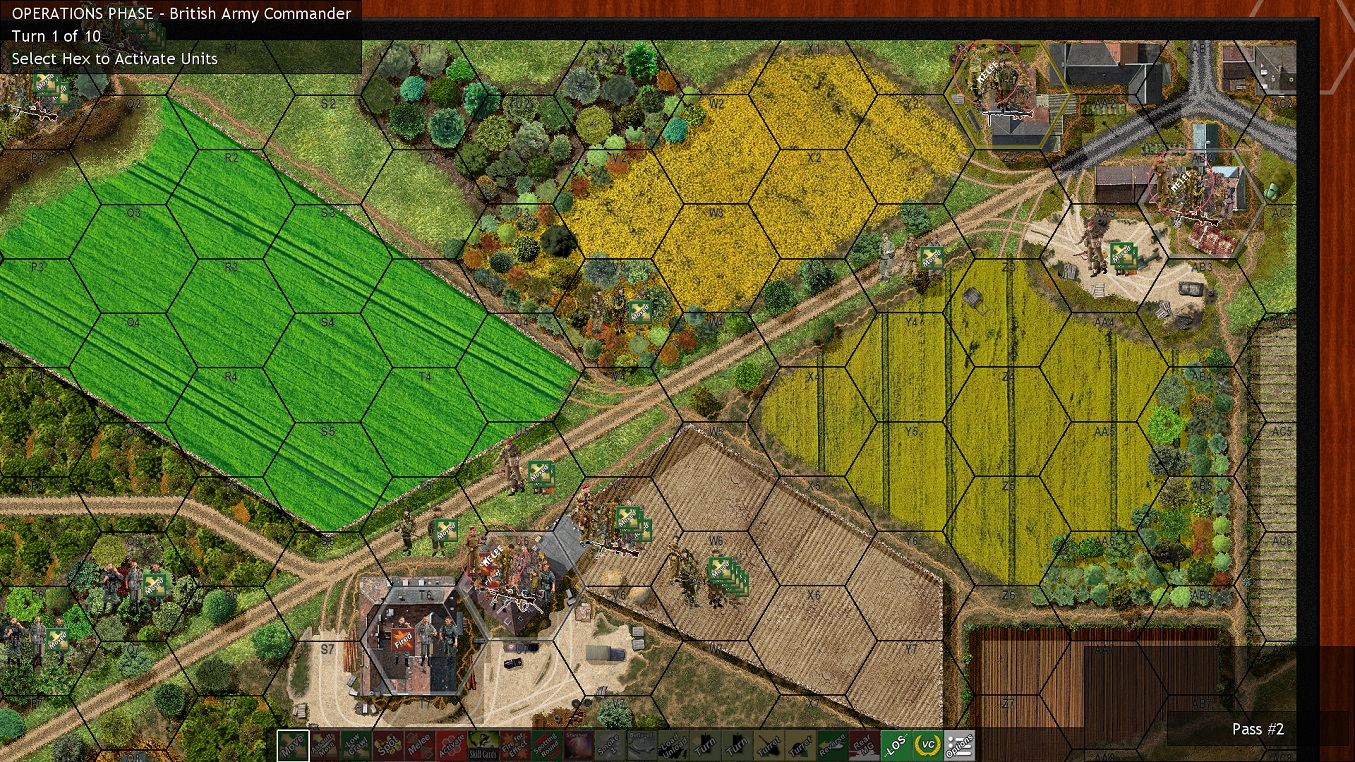Toggle the LOS line-of-sight display

point(899,745)
